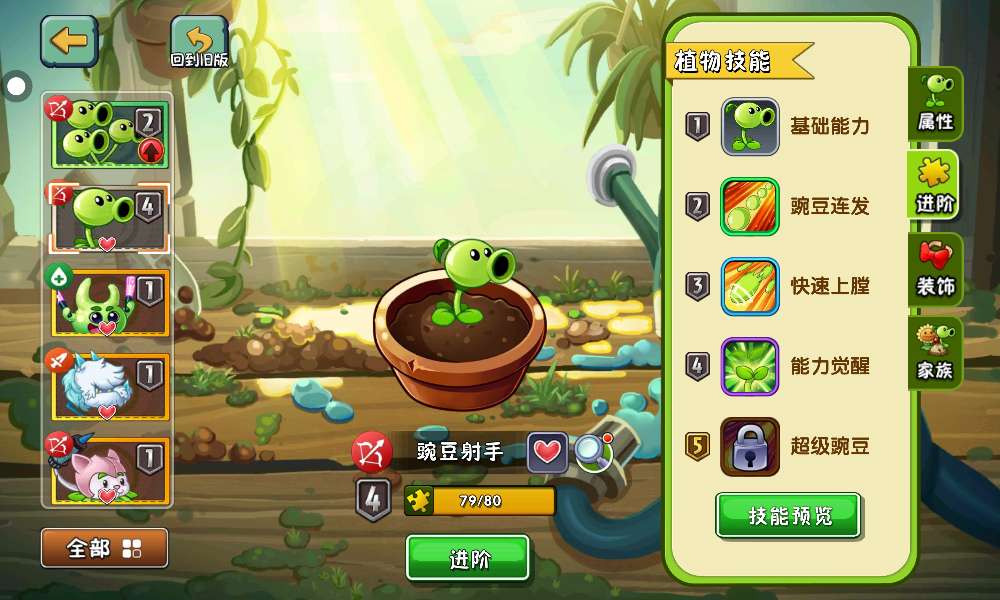Image resolution: width=1000 pixels, height=600 pixels.
Task: Show the 快速上膛 fast reload skill
Action: coord(750,287)
